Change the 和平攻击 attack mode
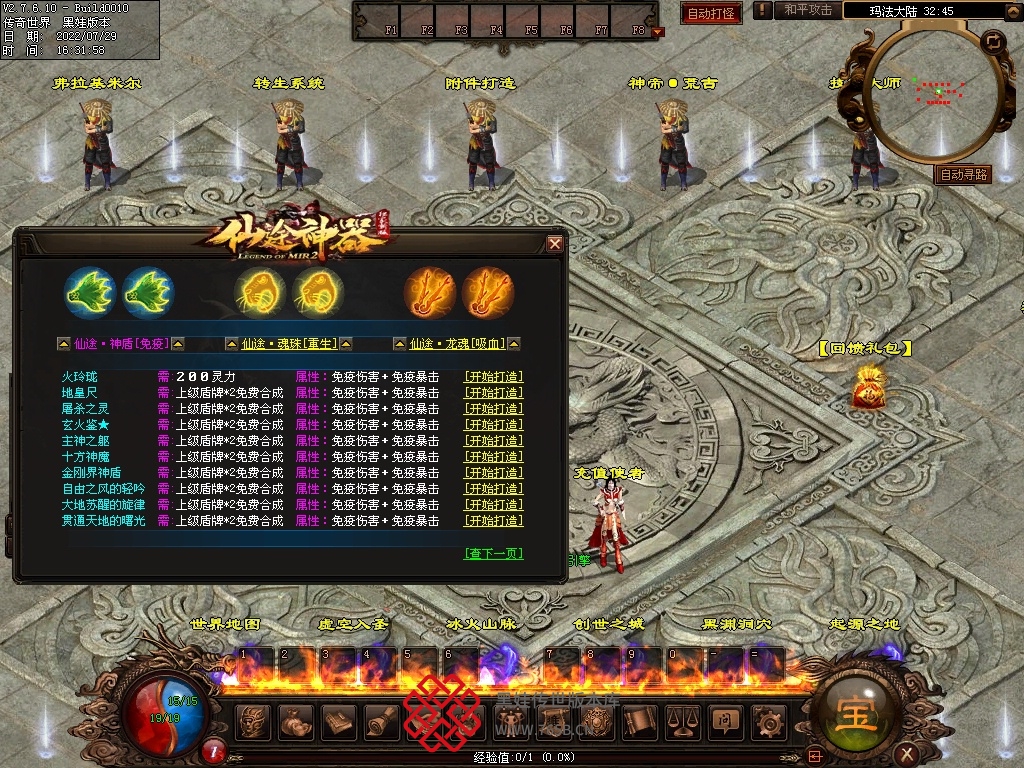The width and height of the screenshot is (1024, 768). click(808, 10)
